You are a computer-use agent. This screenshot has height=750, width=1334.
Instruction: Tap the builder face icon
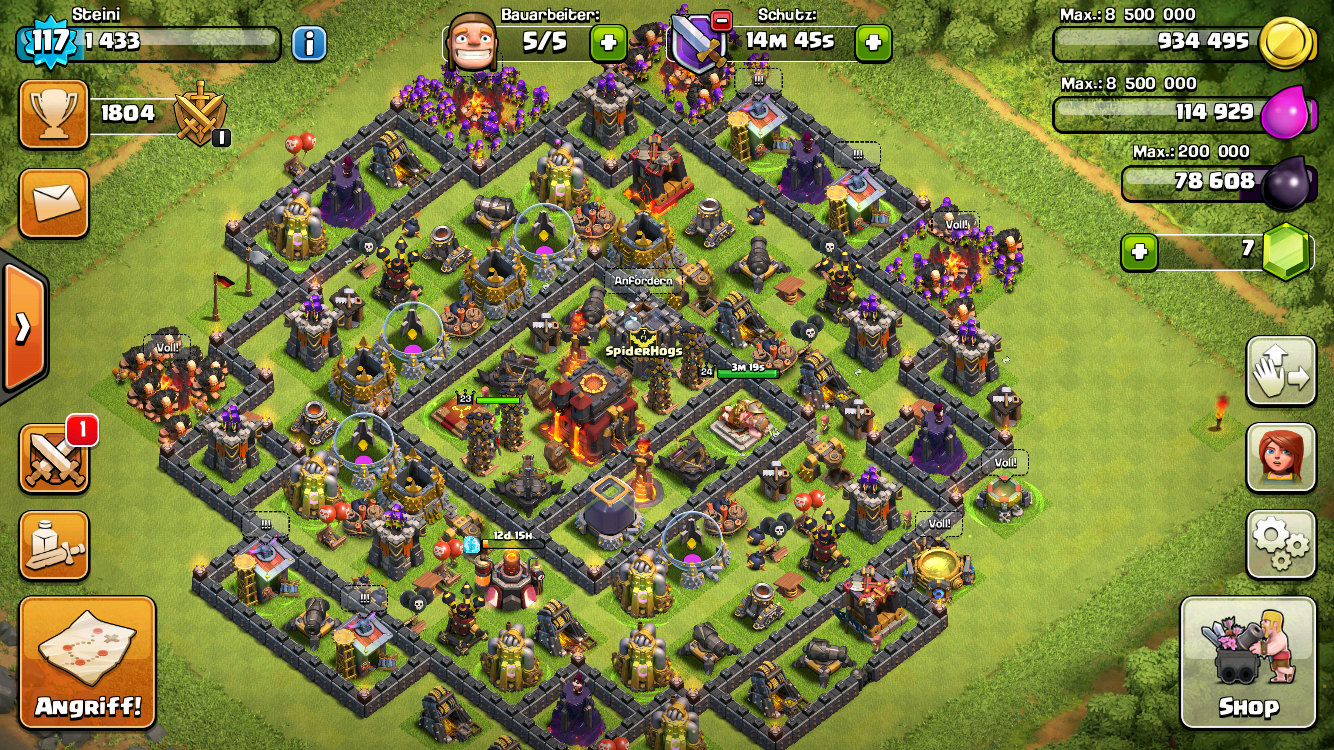coord(472,42)
